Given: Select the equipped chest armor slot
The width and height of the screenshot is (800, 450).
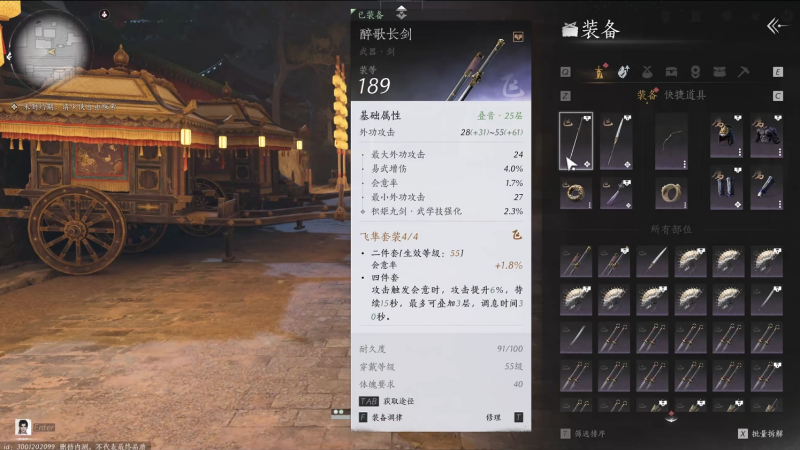Looking at the screenshot, I should [766, 141].
